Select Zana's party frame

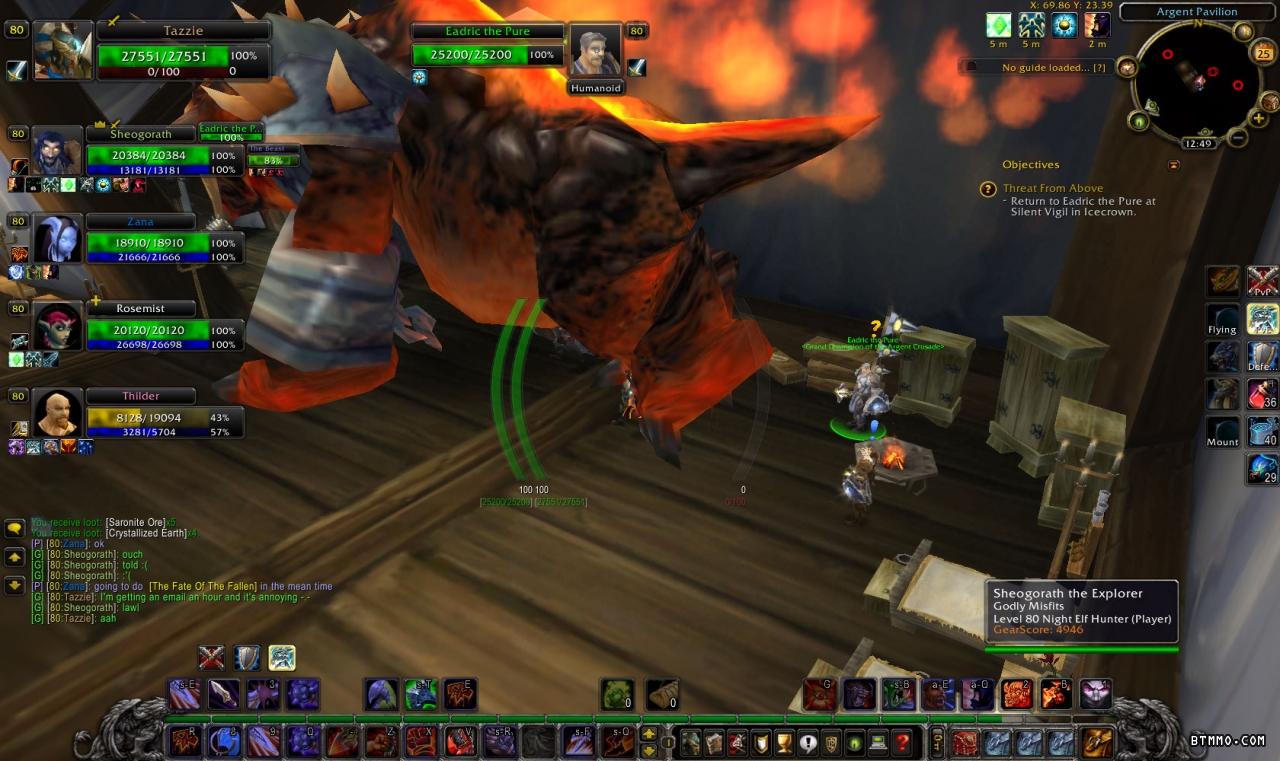[148, 243]
